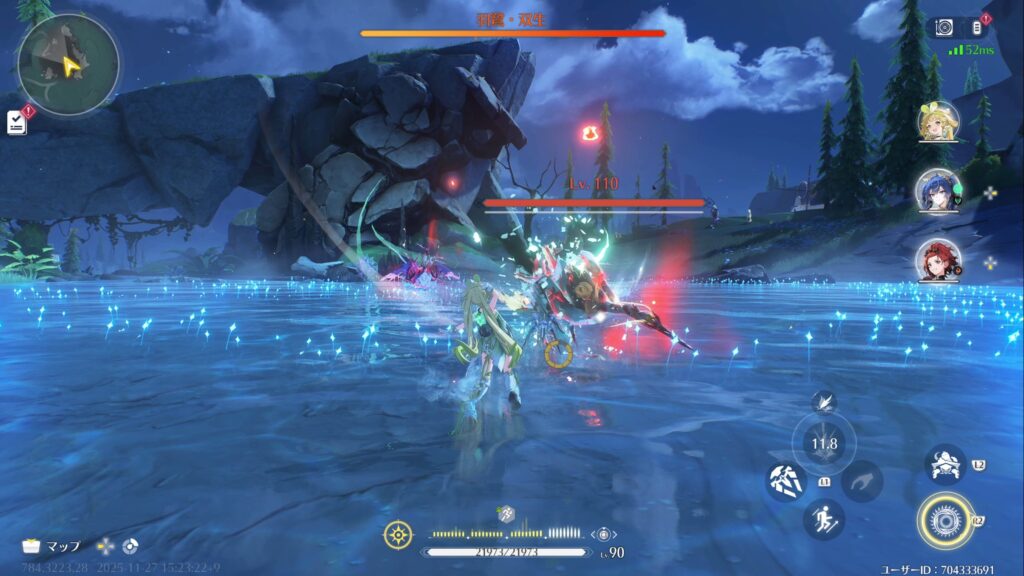This screenshot has width=1024, height=576.
Task: Switch to the blonde character portrait
Action: [938, 122]
